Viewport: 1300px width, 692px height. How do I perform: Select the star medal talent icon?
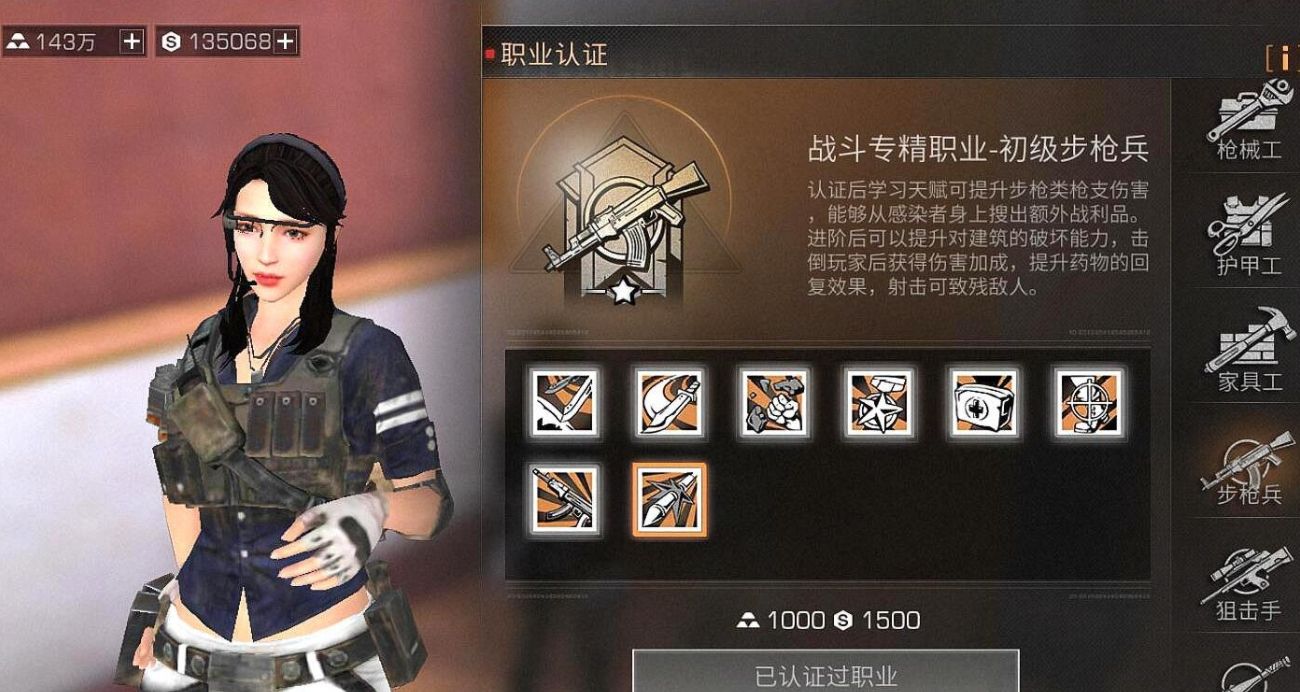pos(878,402)
